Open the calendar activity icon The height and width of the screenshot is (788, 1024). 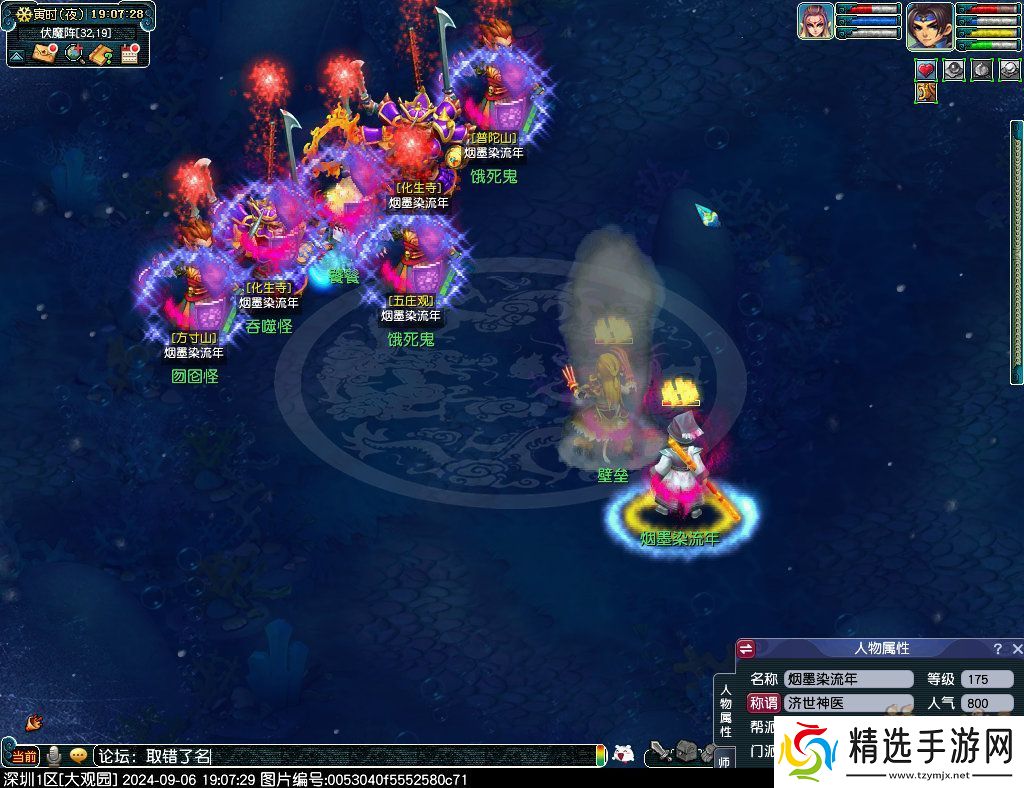pos(129,54)
